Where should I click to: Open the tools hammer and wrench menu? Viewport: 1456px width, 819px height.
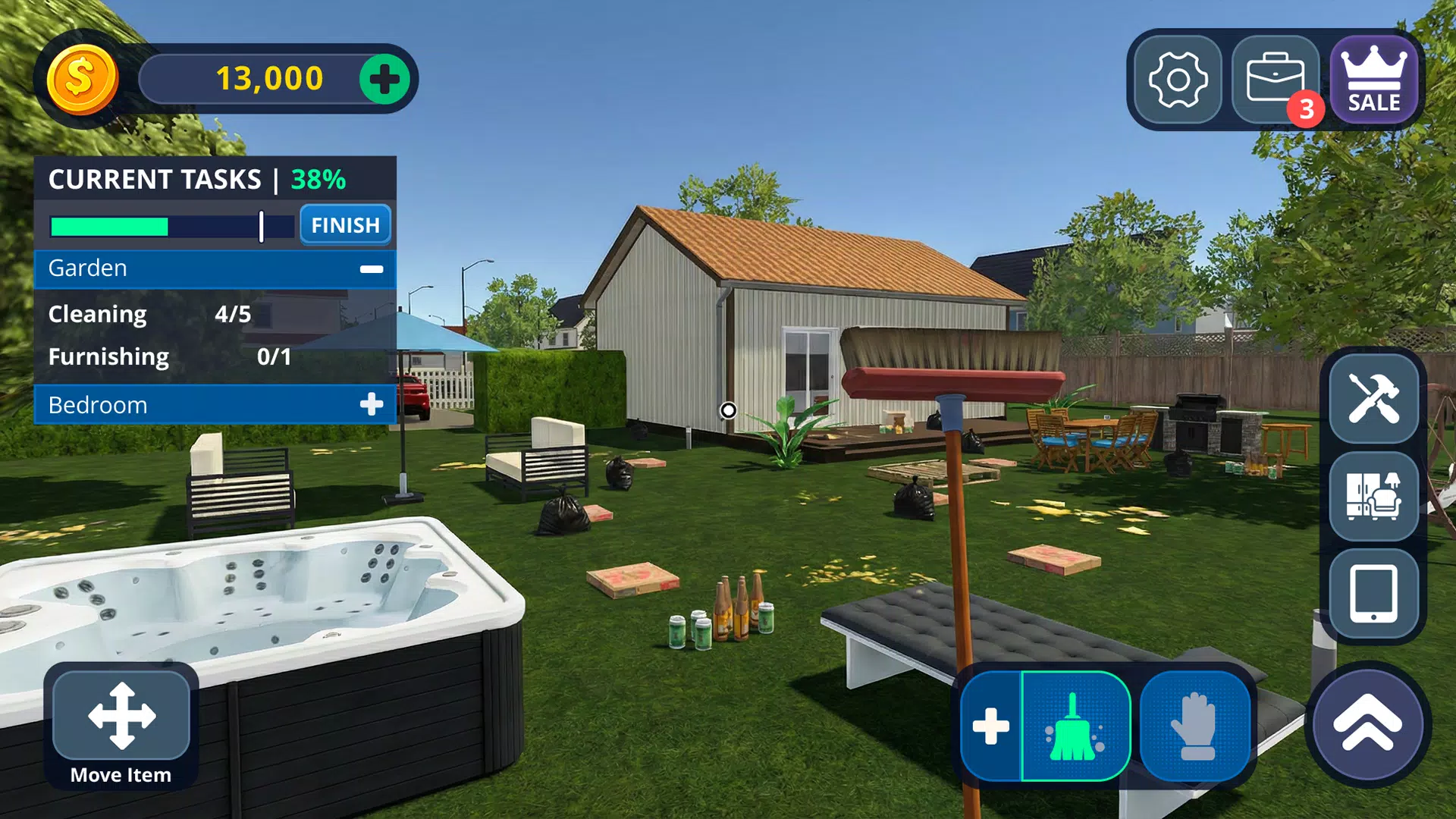(1374, 398)
